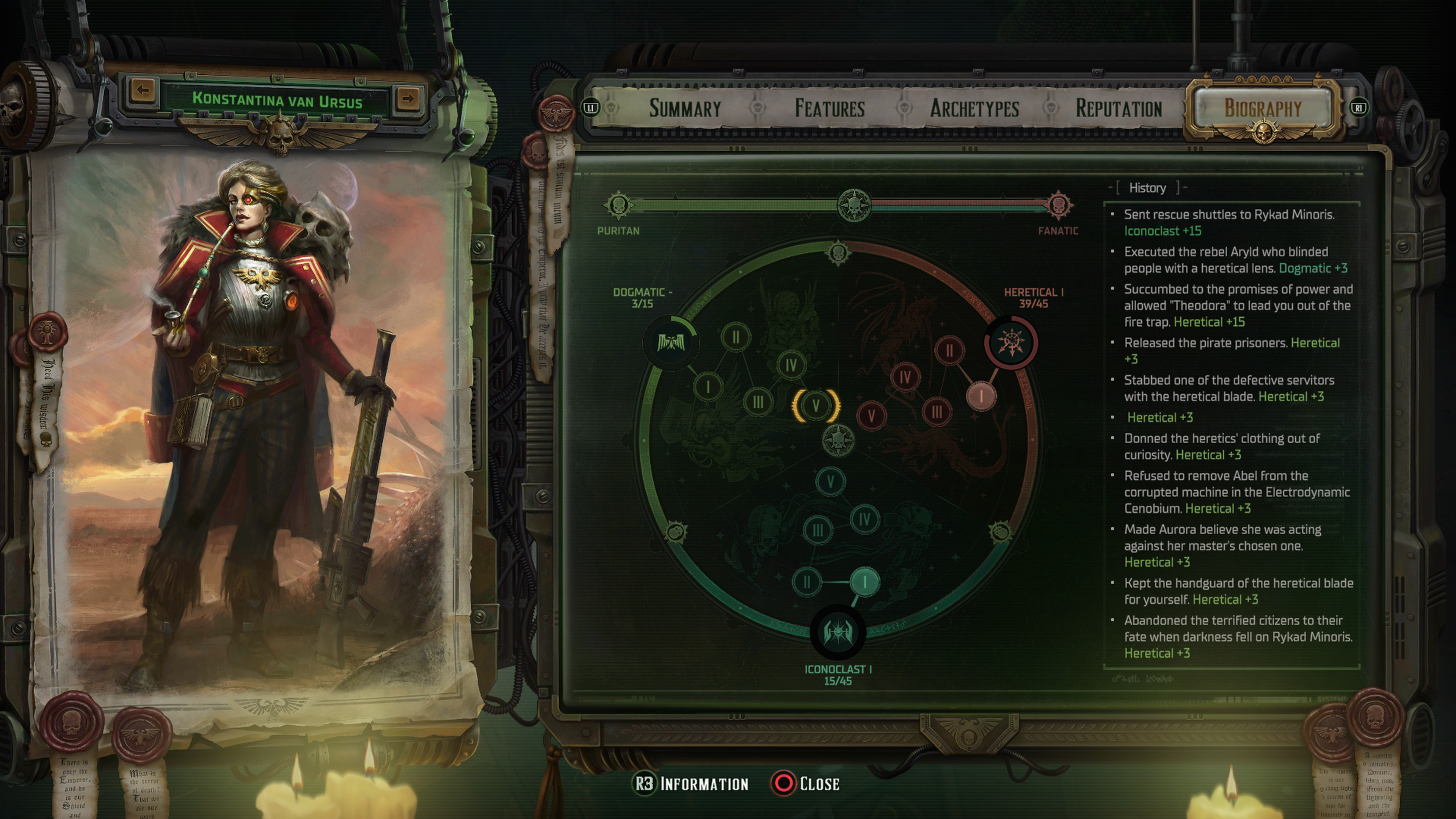The height and width of the screenshot is (819, 1456).
Task: Choose the Iconoclast rank V node
Action: (x=830, y=482)
